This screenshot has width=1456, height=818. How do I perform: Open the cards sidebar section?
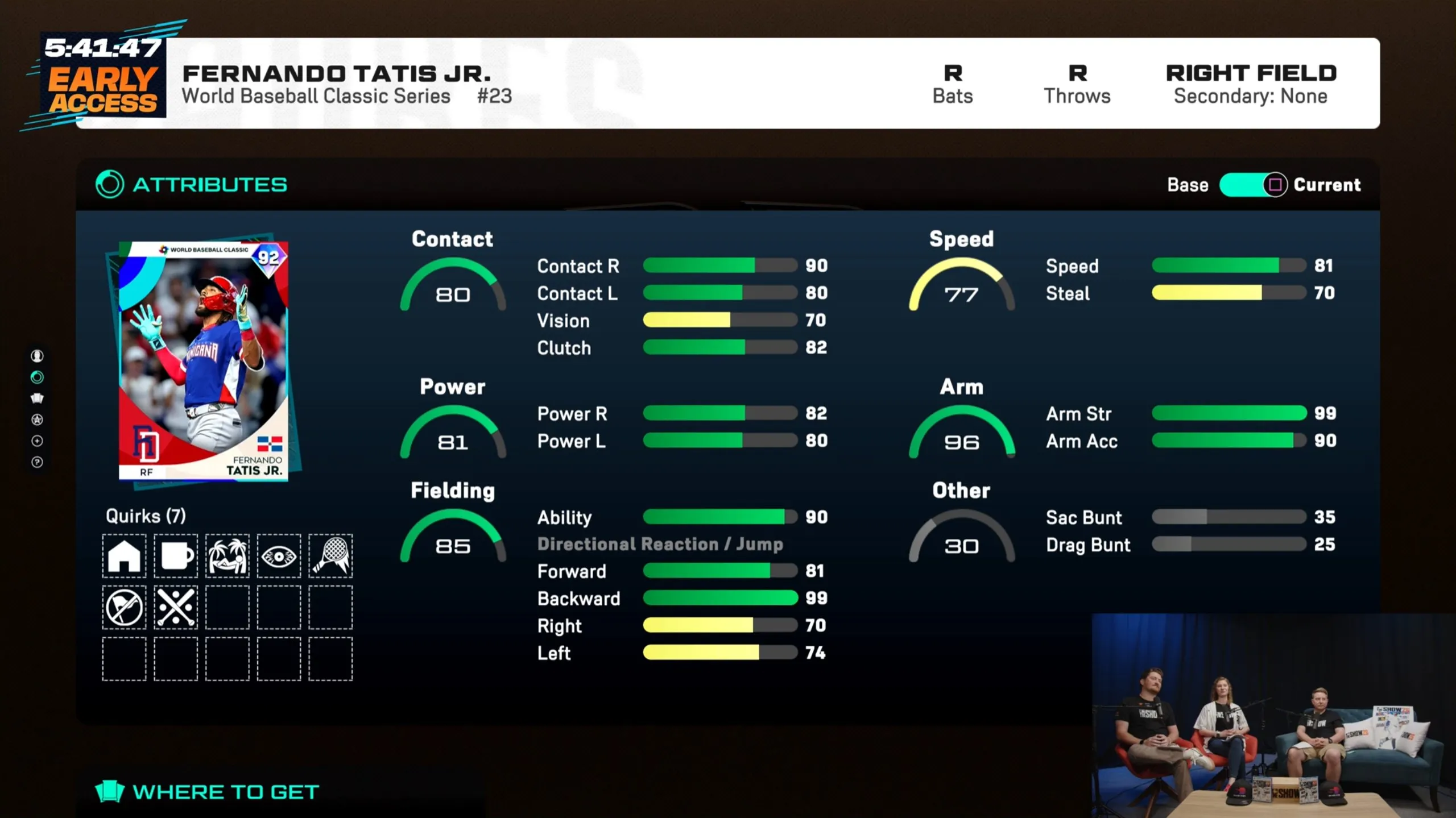(37, 398)
